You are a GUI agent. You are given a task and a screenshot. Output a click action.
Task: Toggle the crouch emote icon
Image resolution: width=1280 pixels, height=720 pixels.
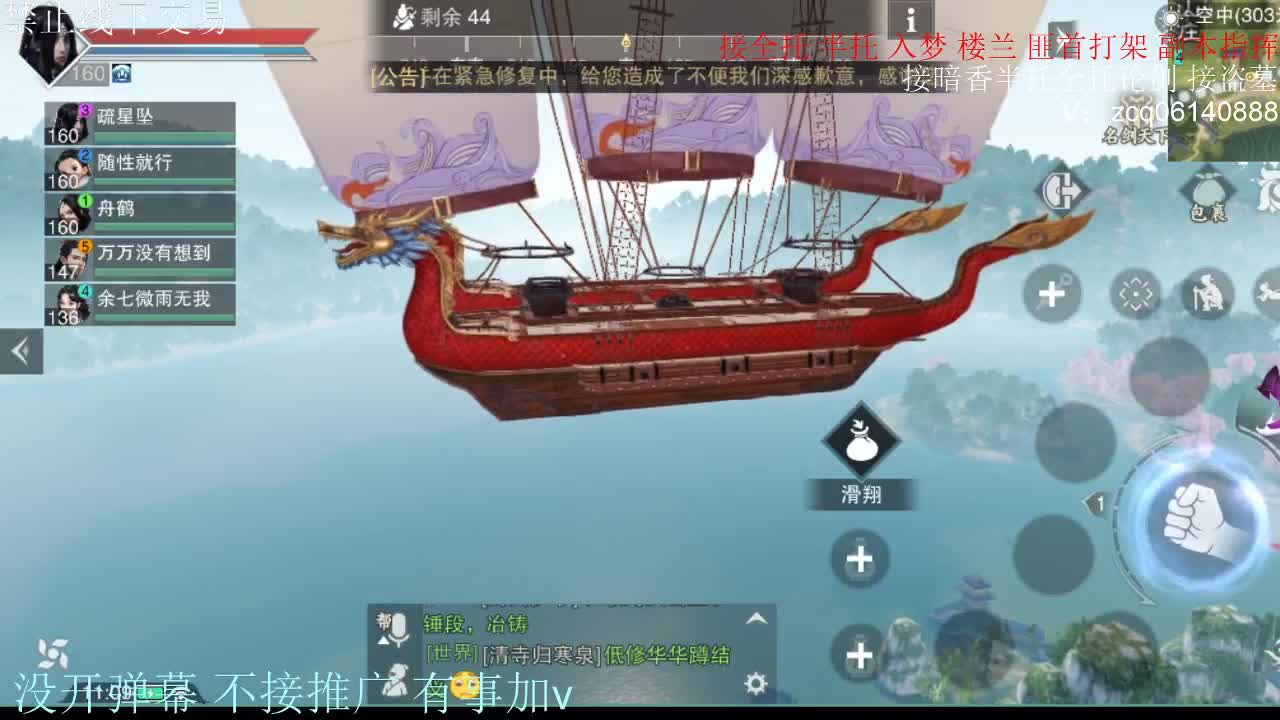coord(1207,292)
